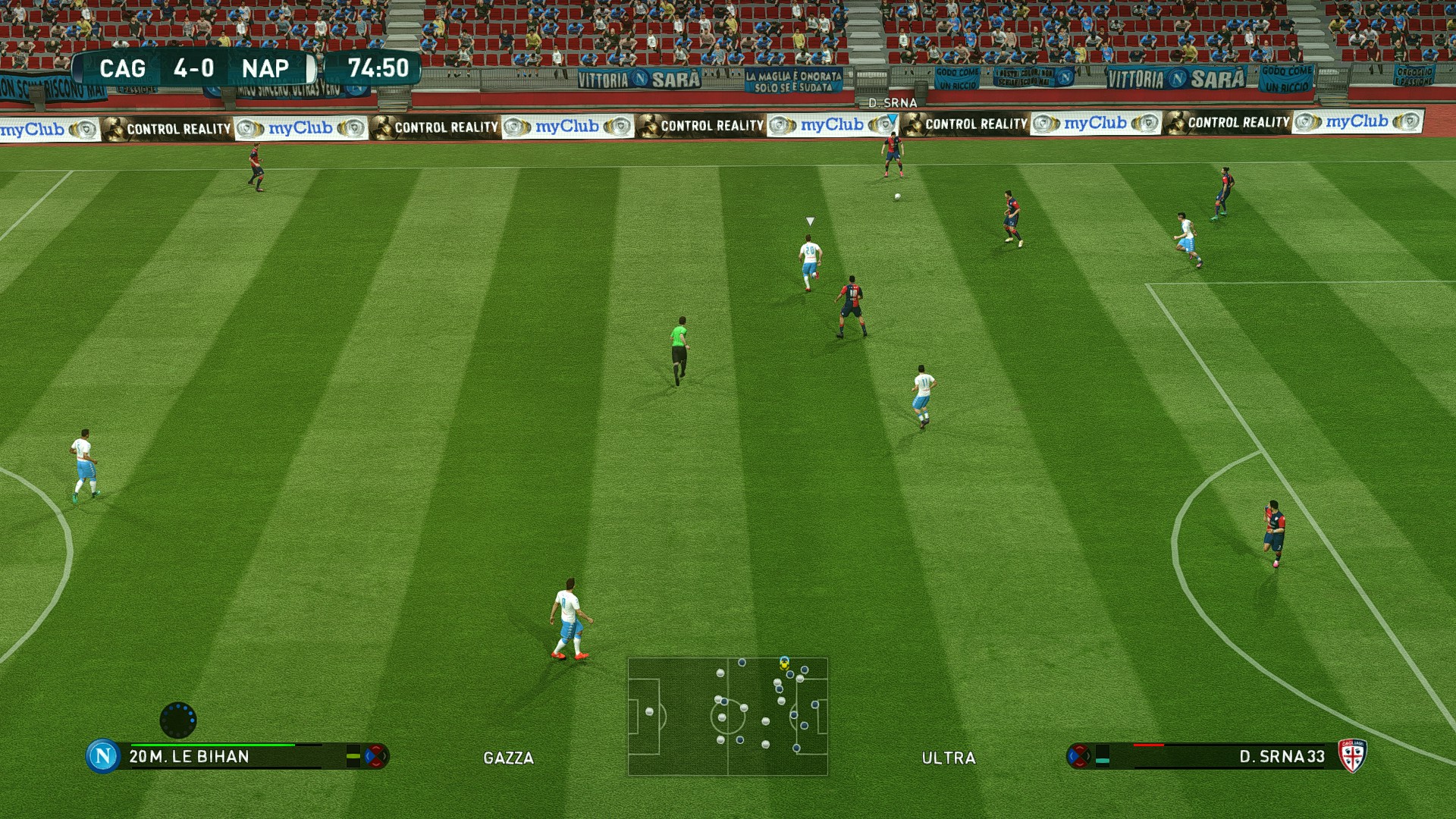This screenshot has width=1456, height=819.
Task: Click the circular dotted gauge above Le Bihan
Action: click(178, 720)
